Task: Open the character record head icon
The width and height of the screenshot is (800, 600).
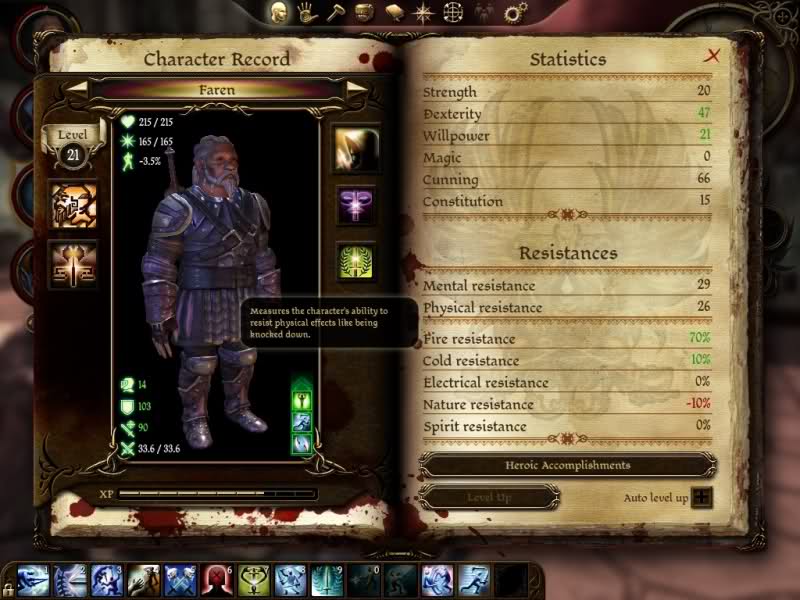Action: [281, 13]
